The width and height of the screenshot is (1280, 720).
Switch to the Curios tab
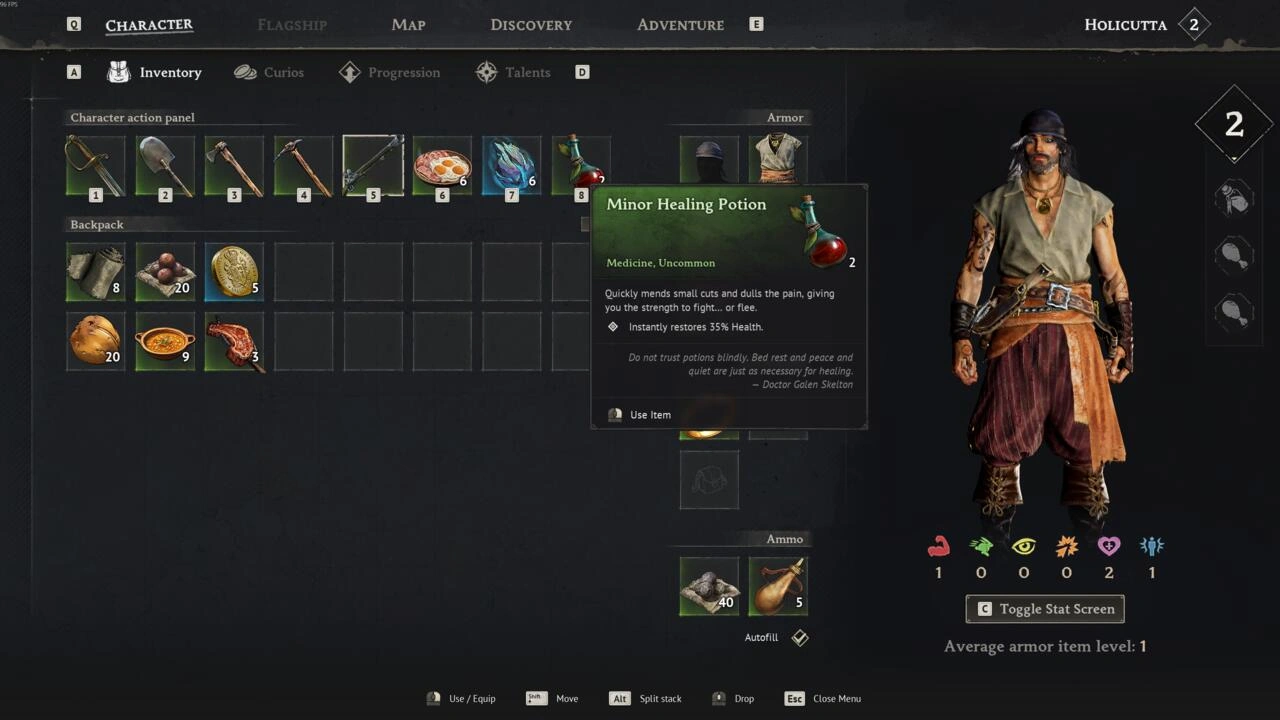click(x=269, y=72)
